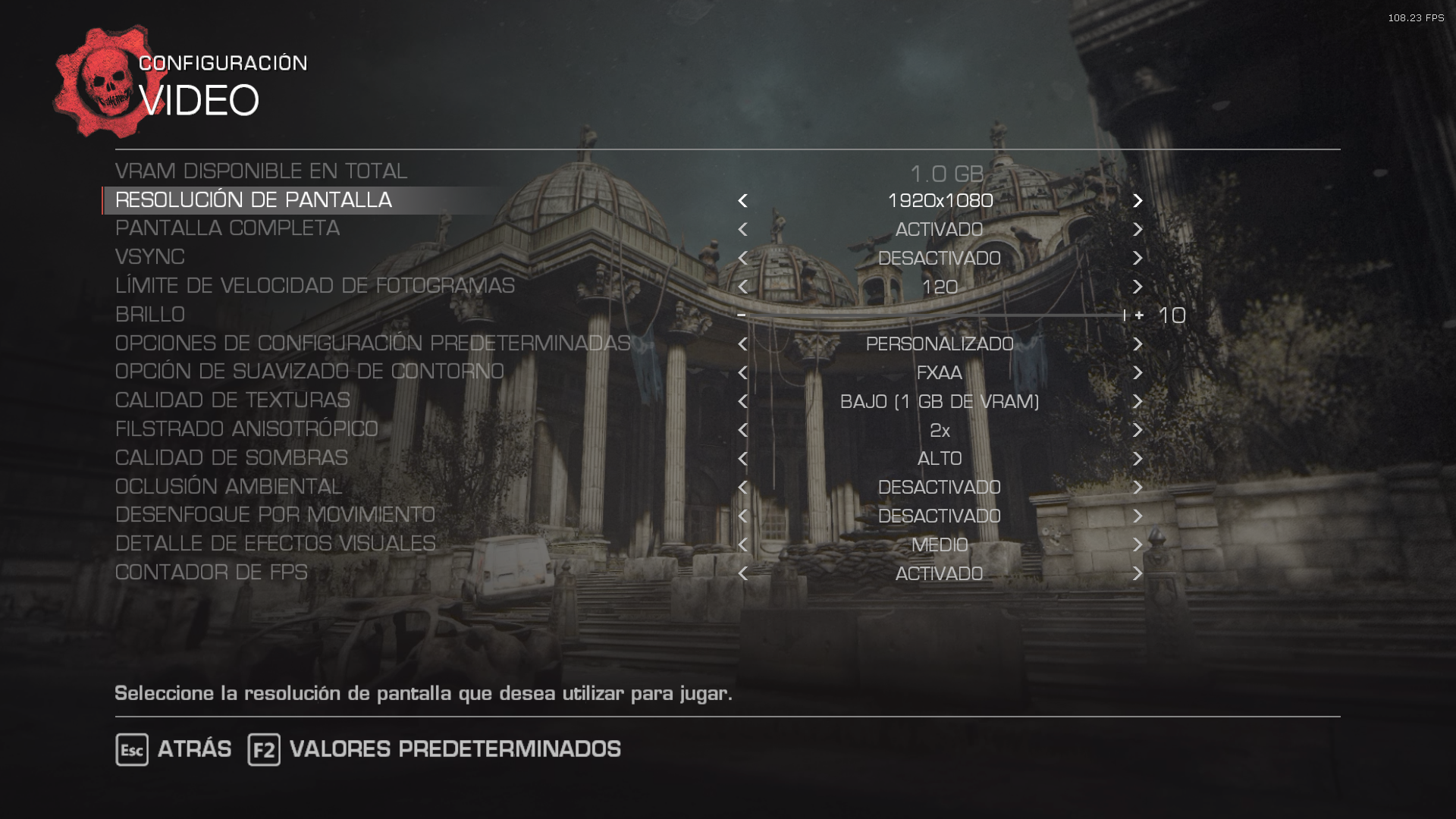Restore Valores Predeterminados defaults
The image size is (1456, 819).
pyautogui.click(x=434, y=749)
